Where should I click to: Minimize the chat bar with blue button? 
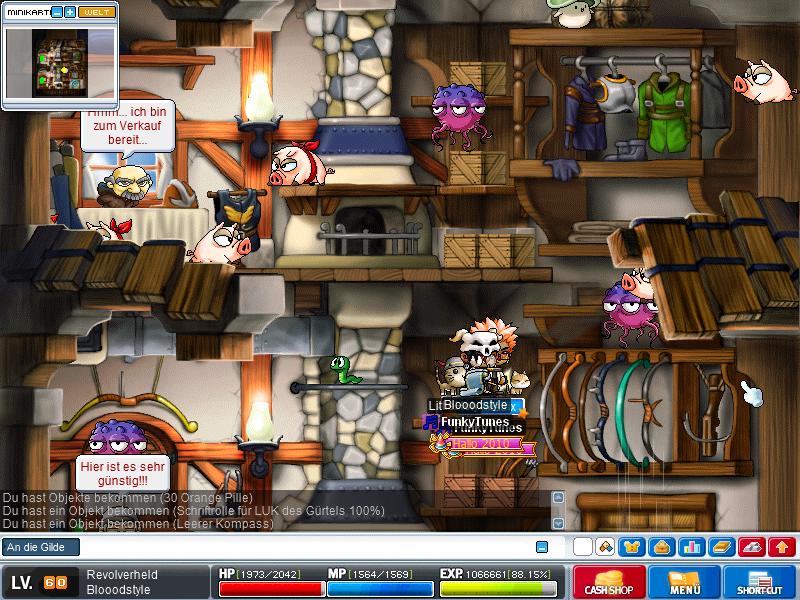(x=542, y=547)
